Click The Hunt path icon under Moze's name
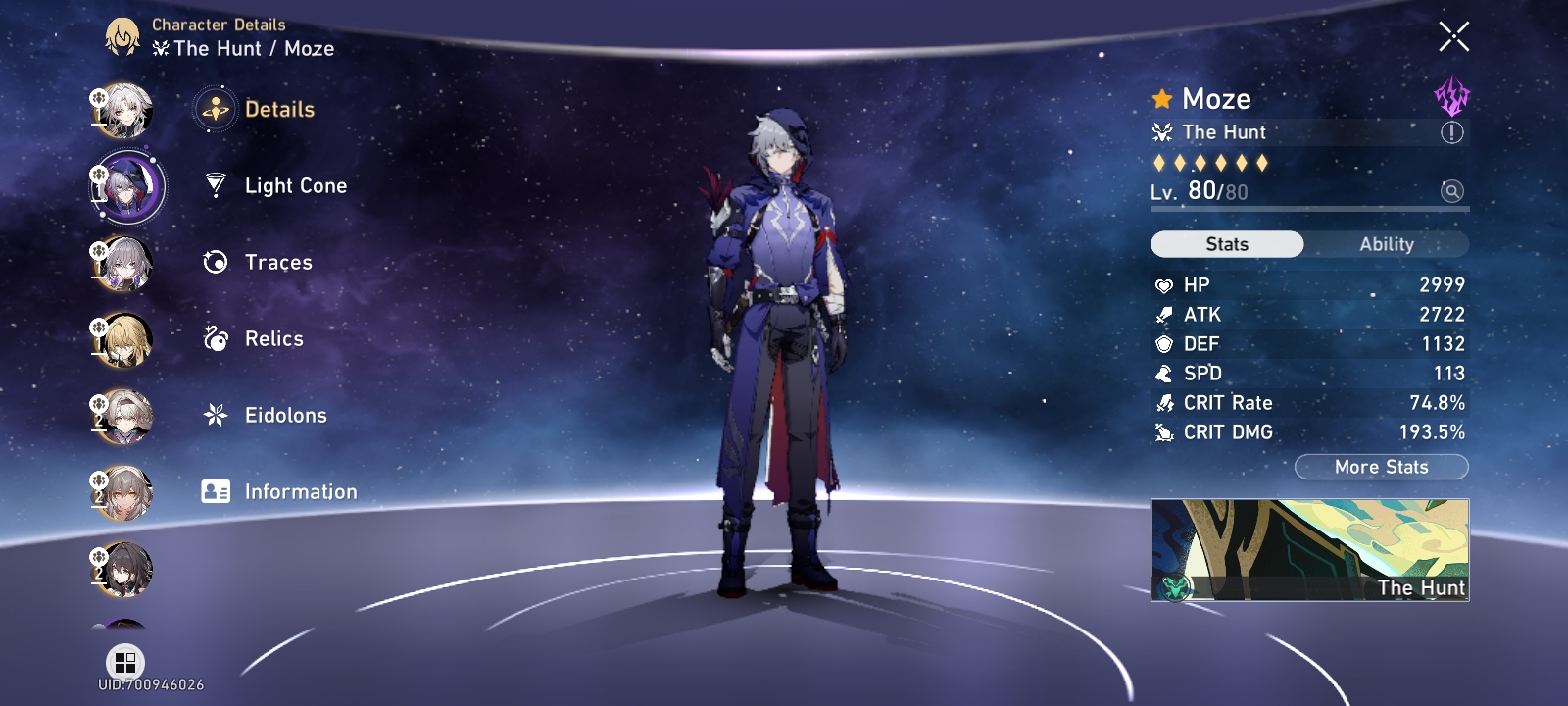This screenshot has height=706, width=1568. (x=1161, y=131)
